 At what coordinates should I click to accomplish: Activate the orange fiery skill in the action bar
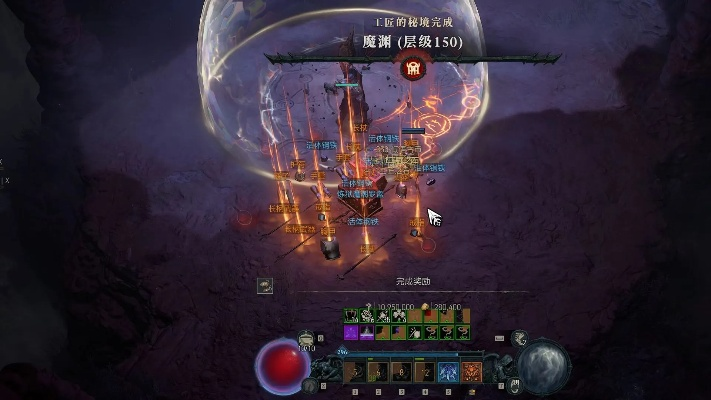tap(472, 372)
